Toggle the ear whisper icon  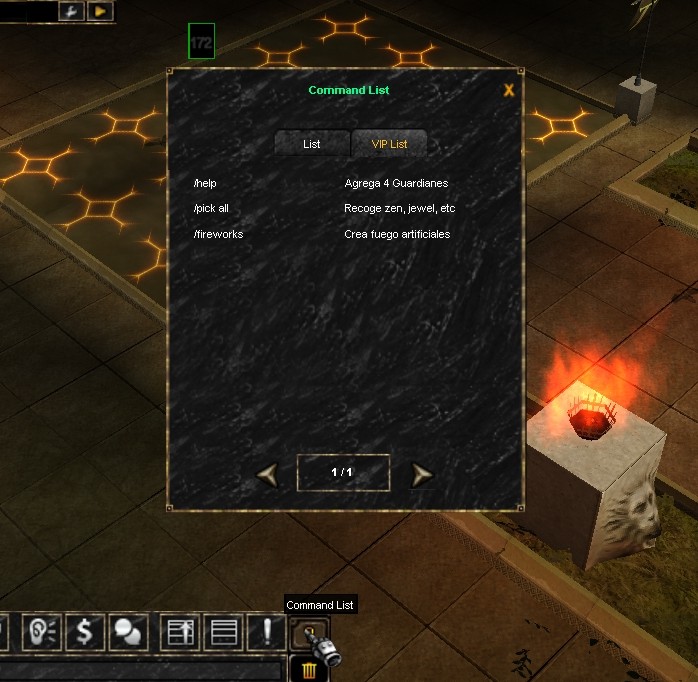tap(43, 632)
